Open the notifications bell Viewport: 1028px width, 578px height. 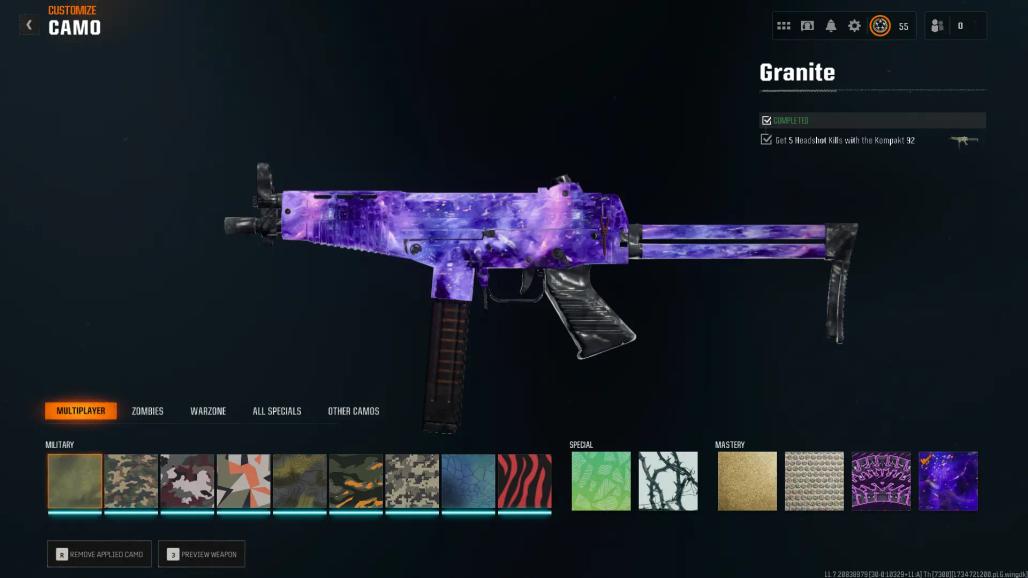point(831,26)
